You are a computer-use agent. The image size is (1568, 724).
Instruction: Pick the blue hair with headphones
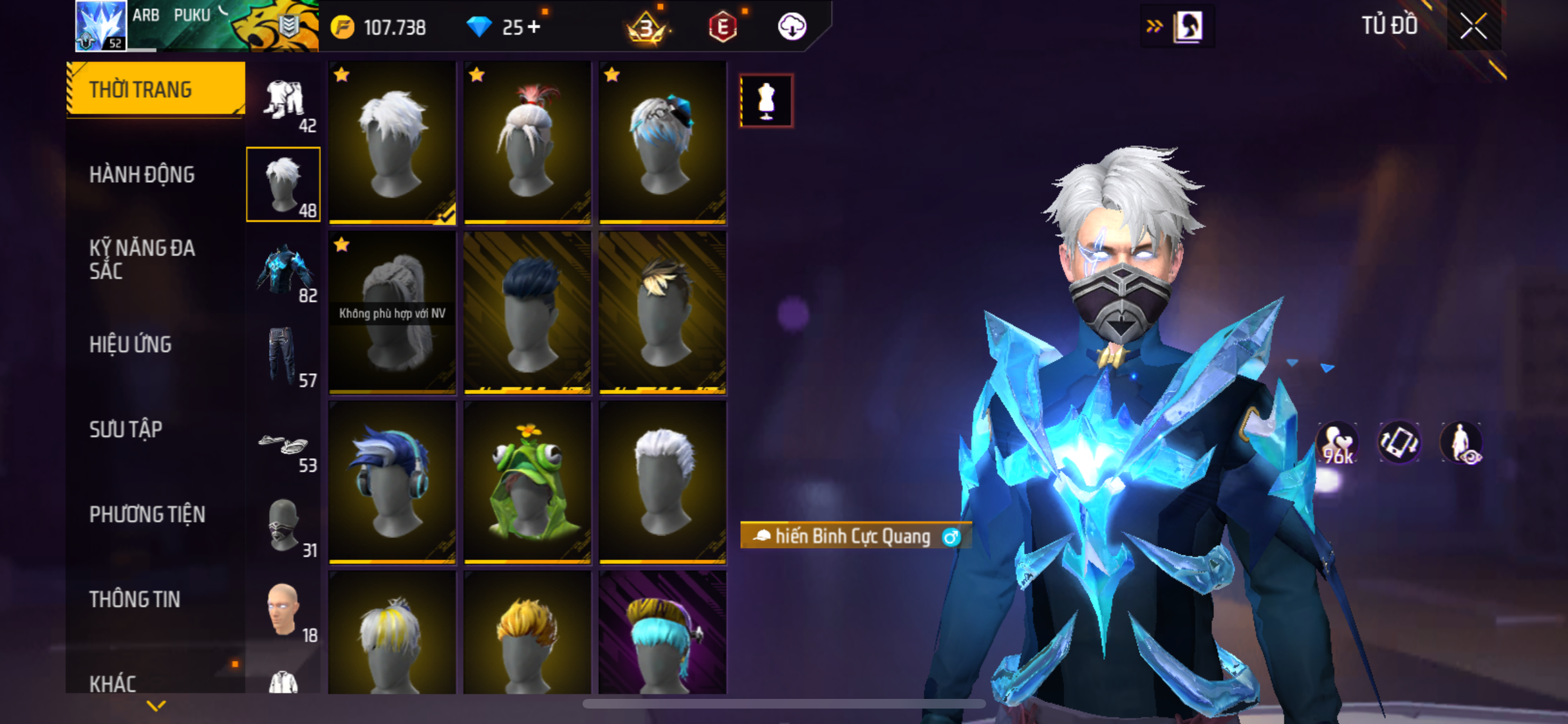click(x=392, y=483)
